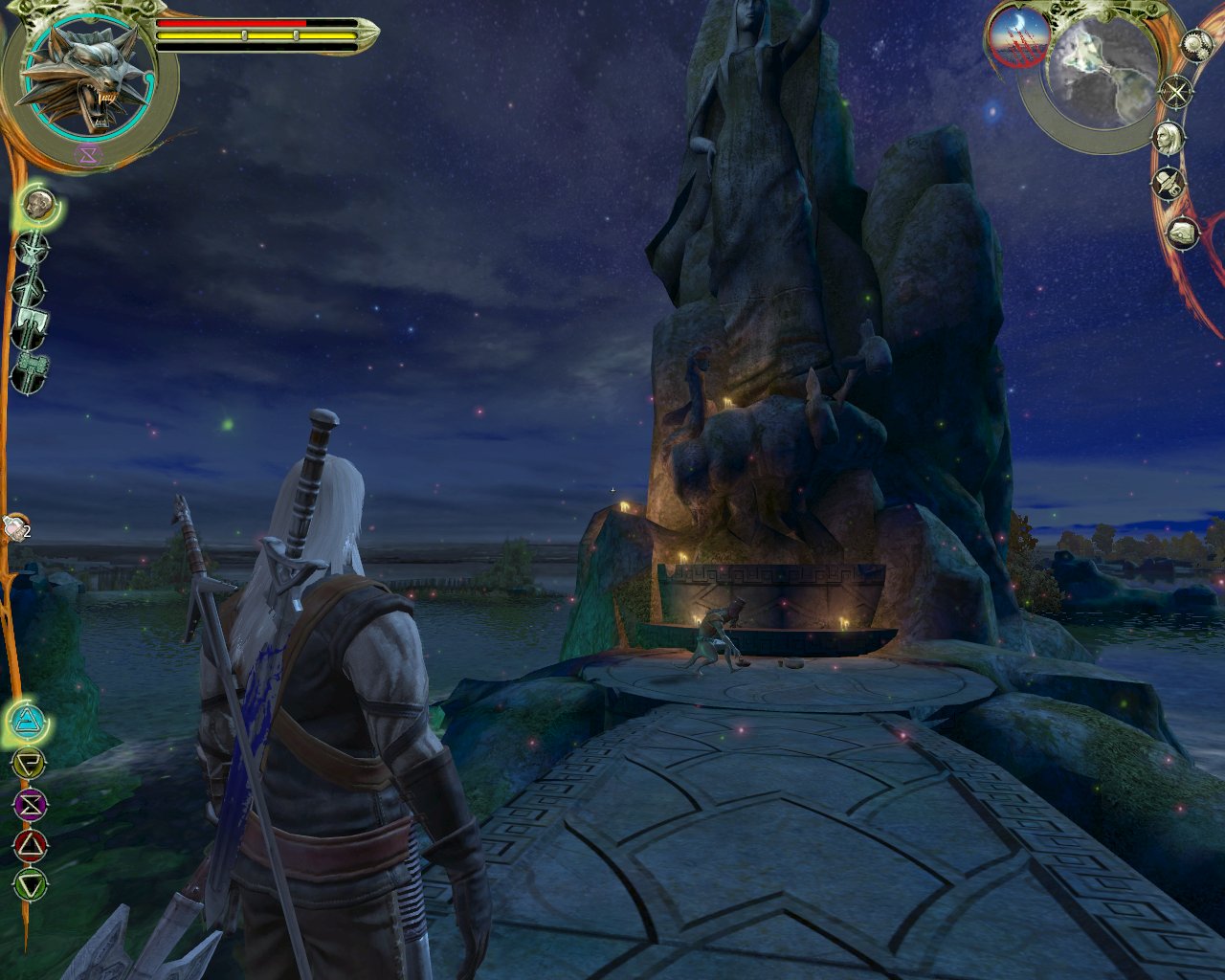
Task: Select the red Igni sign
Action: [29, 843]
